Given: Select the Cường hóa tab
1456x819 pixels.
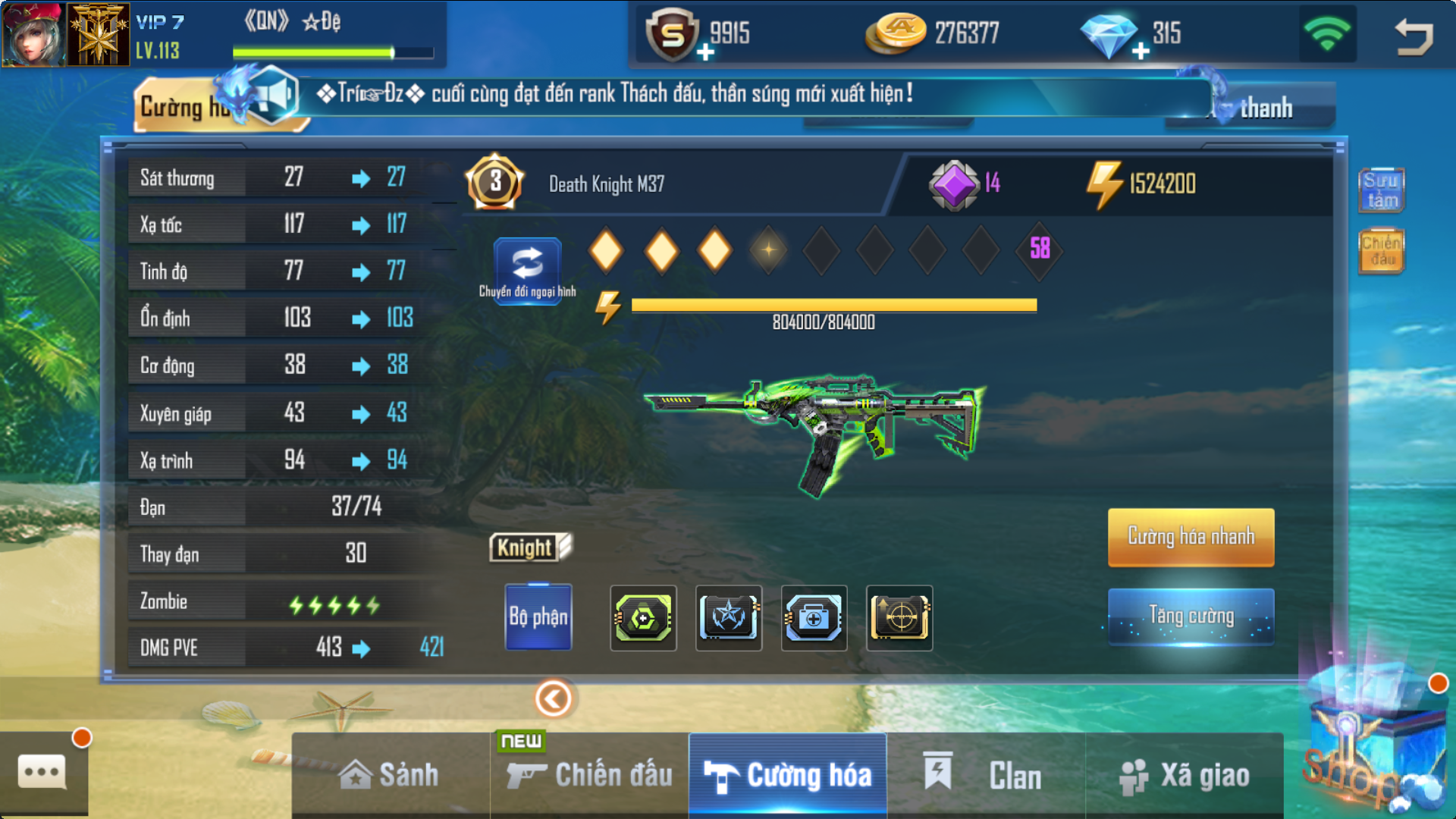Looking at the screenshot, I should click(x=788, y=775).
